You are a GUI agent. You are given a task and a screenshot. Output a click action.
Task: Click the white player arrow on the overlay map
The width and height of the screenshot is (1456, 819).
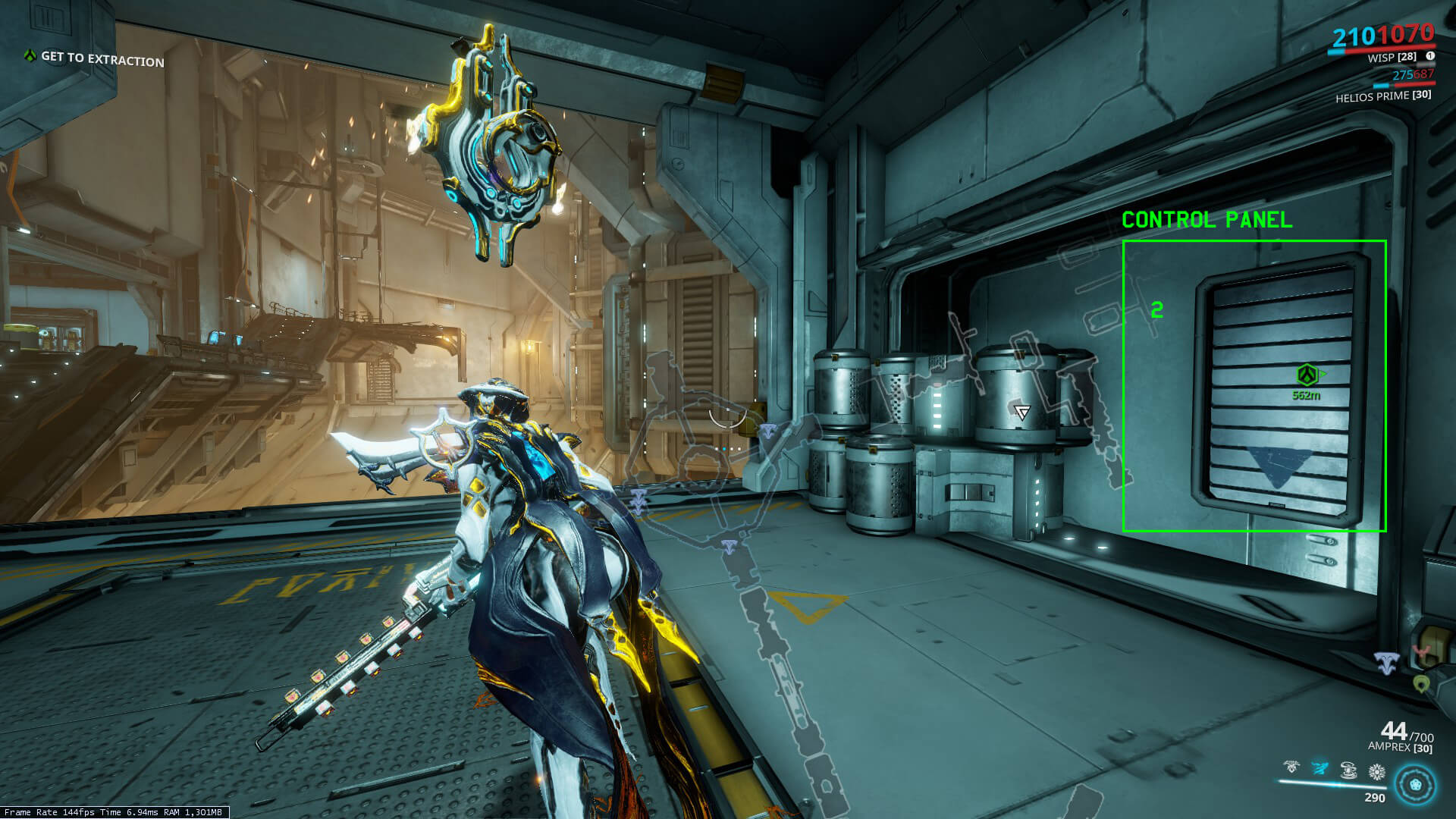coord(1022,413)
